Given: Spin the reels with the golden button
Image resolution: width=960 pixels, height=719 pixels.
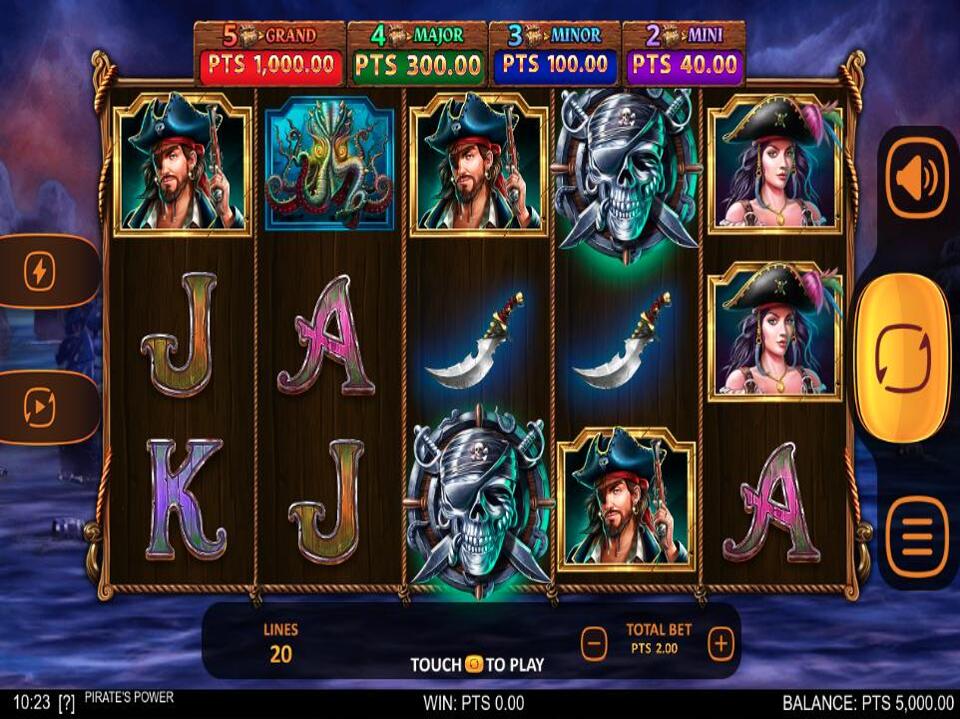Looking at the screenshot, I should click(902, 357).
